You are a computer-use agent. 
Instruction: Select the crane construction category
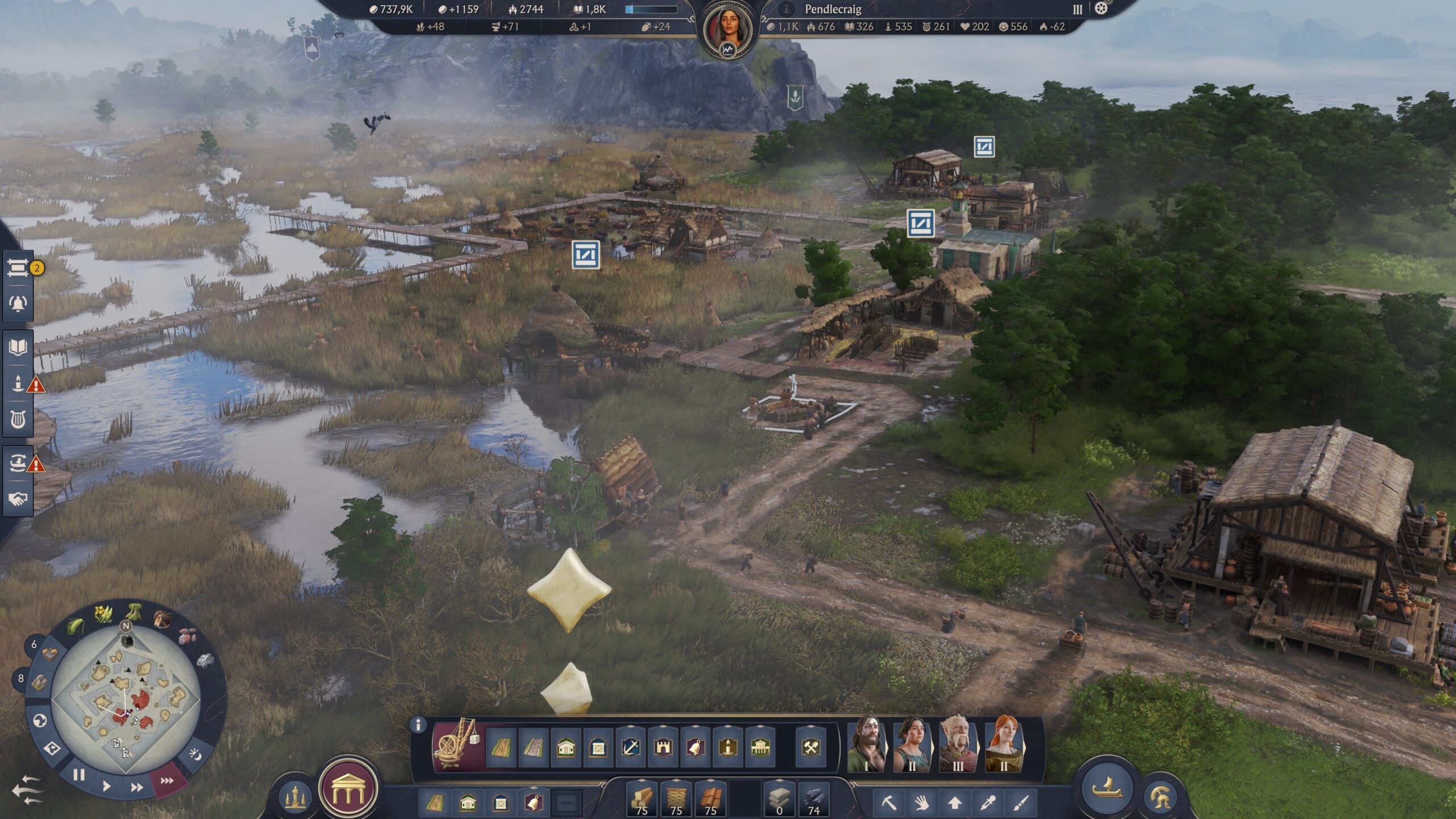point(456,744)
